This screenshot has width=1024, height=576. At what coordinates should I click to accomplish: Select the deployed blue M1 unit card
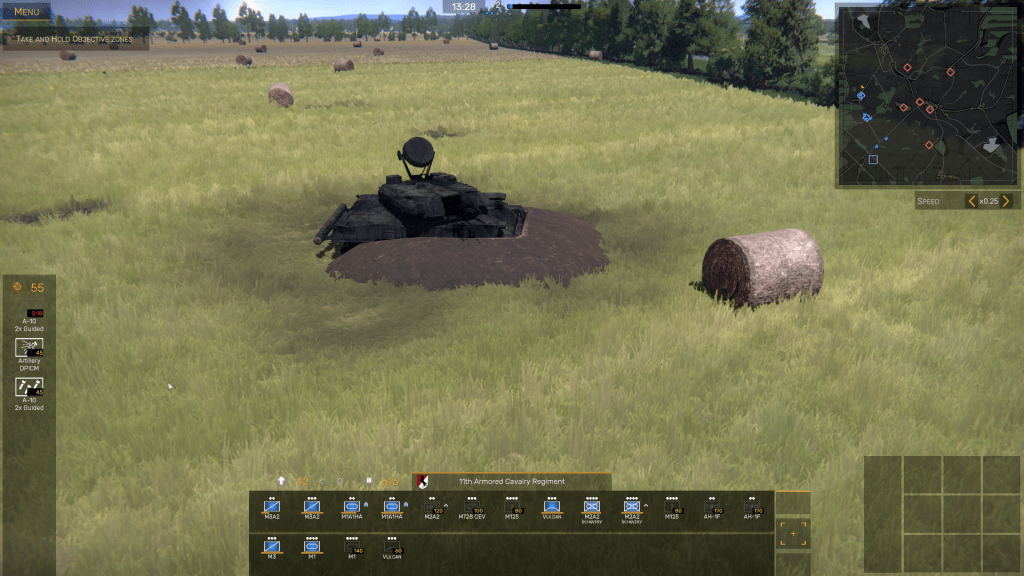pyautogui.click(x=311, y=548)
